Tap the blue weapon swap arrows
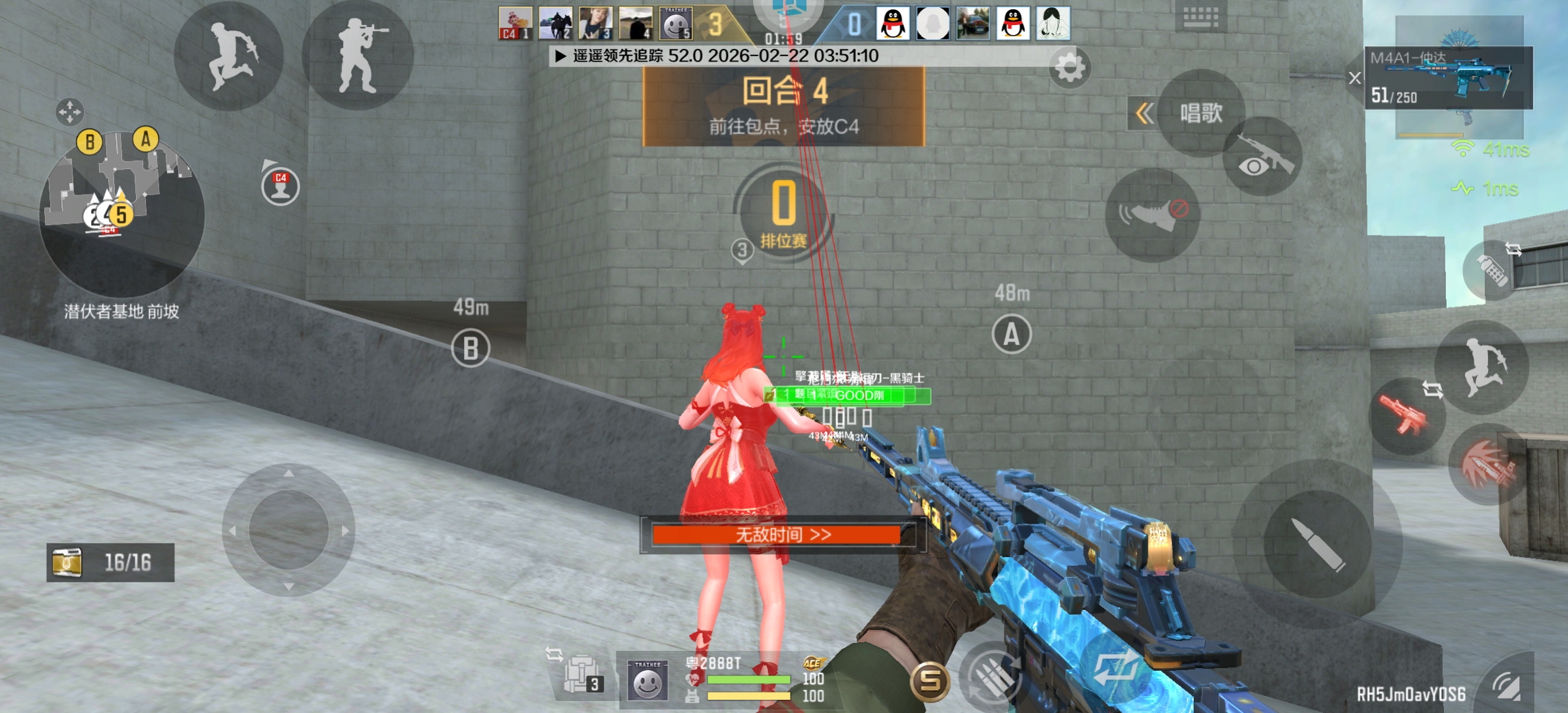This screenshot has width=1568, height=713. pos(1115,668)
